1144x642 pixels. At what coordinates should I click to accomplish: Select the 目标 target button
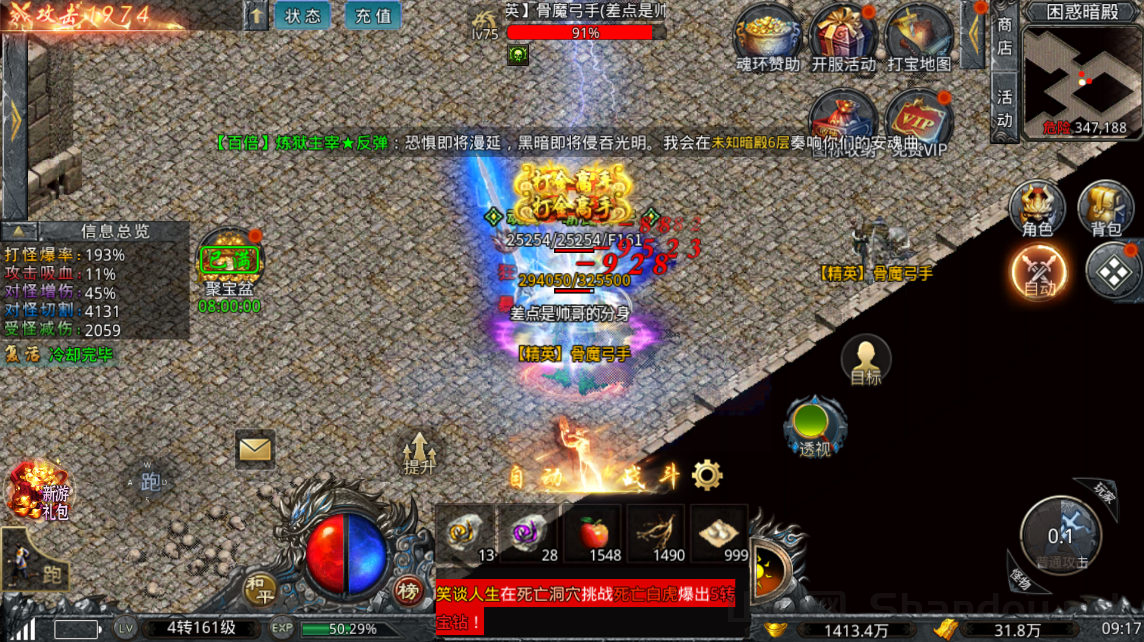866,359
